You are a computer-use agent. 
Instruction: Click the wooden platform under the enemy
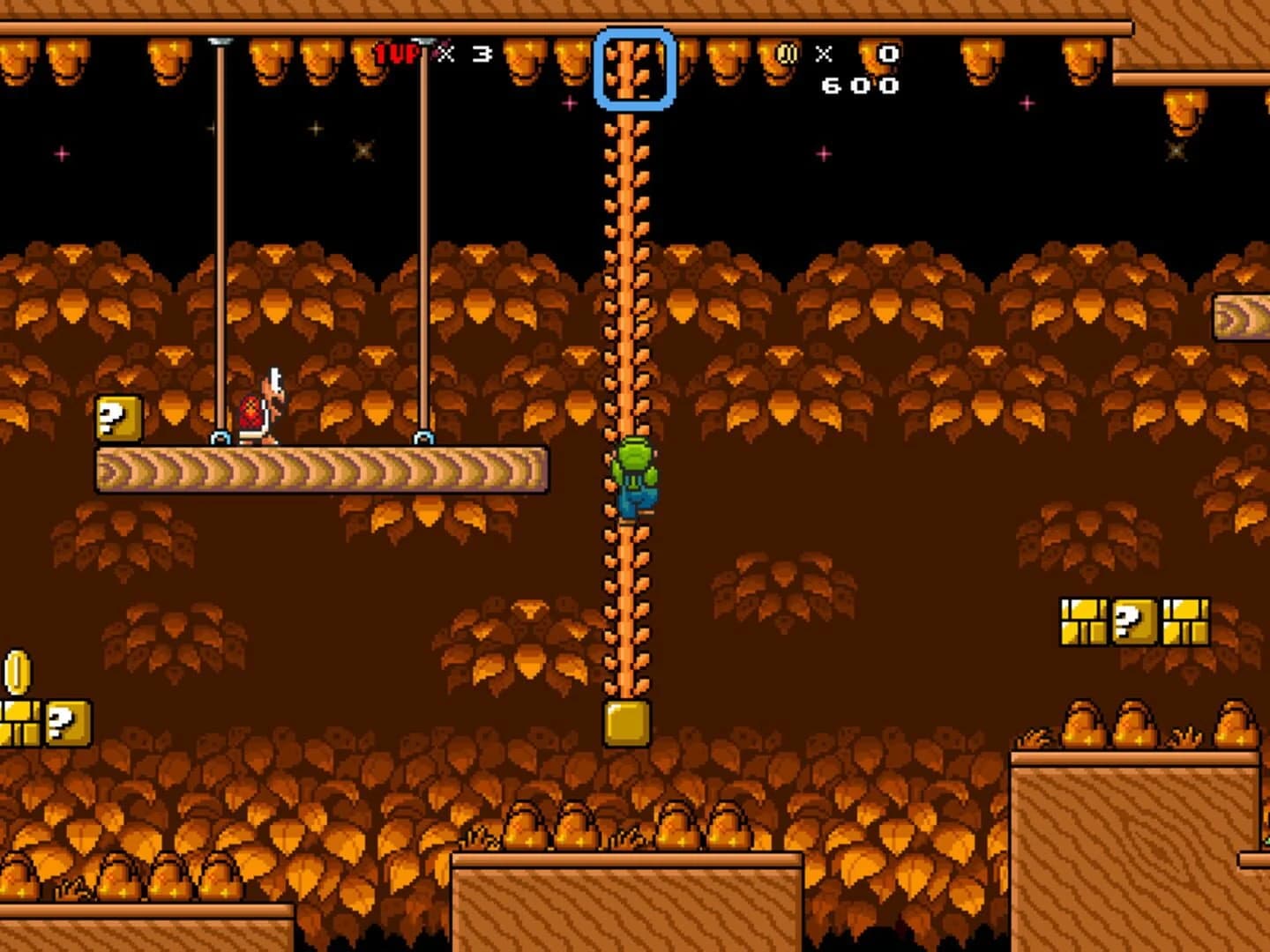click(x=317, y=467)
